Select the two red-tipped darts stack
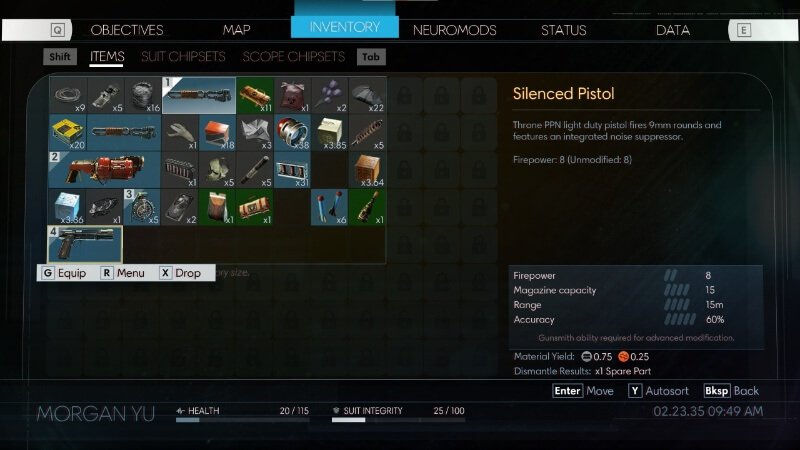Screen dimensions: 800x450 (330, 206)
